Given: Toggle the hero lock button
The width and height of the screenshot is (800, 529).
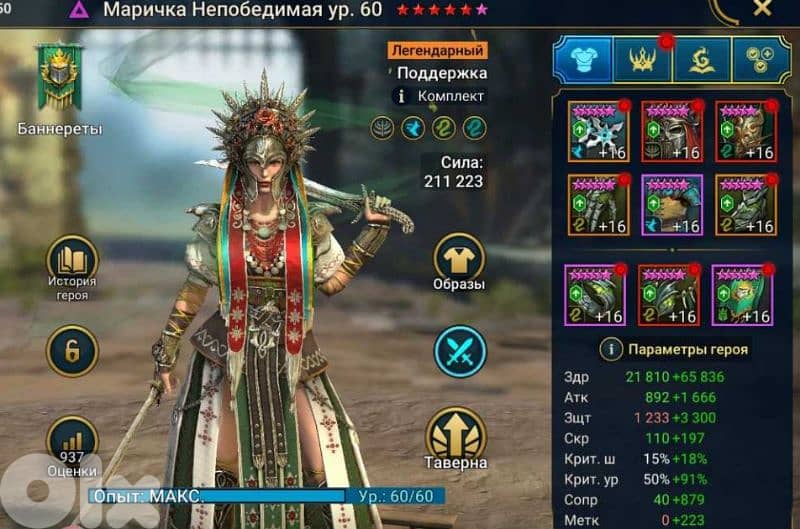Looking at the screenshot, I should [x=73, y=351].
